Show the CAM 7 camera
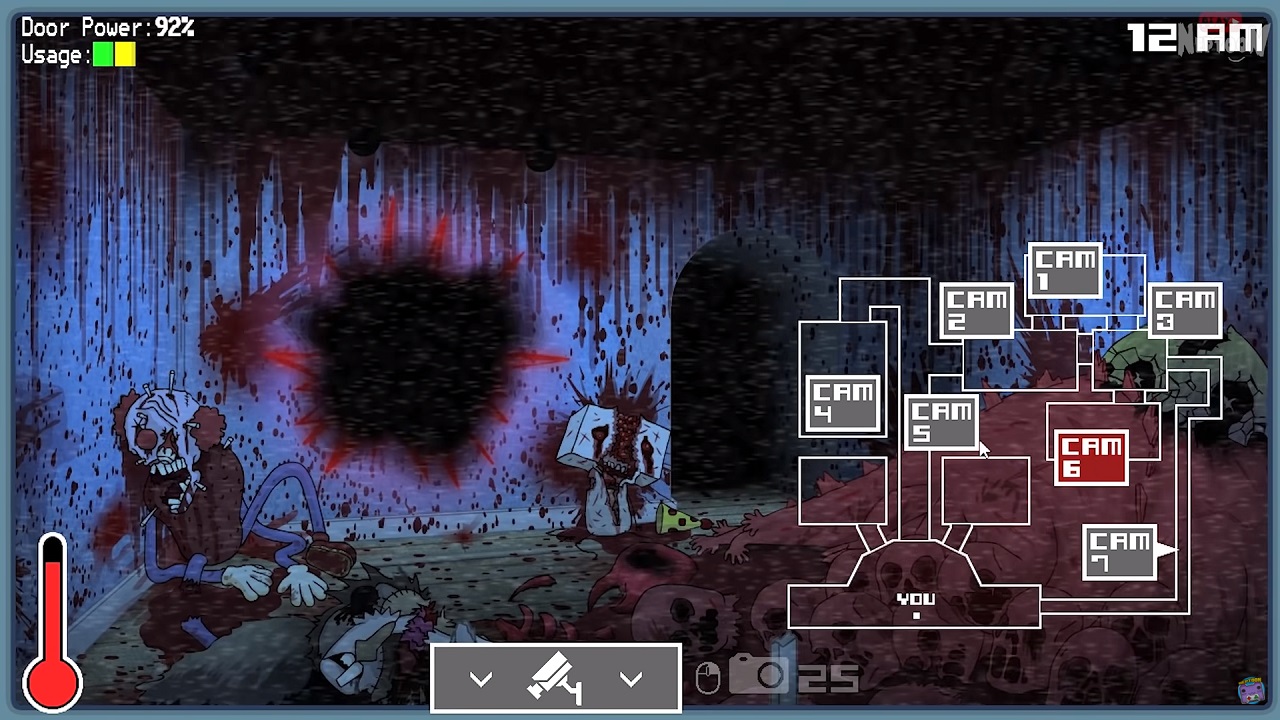 click(x=1120, y=552)
